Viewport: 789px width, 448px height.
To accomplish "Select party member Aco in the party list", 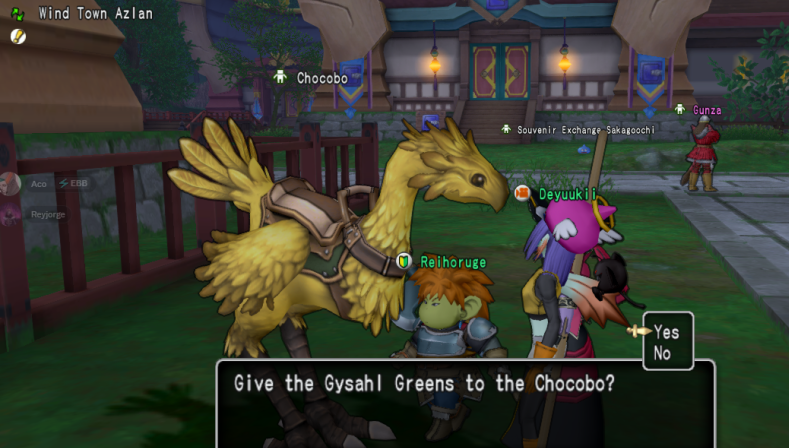I will (38, 184).
